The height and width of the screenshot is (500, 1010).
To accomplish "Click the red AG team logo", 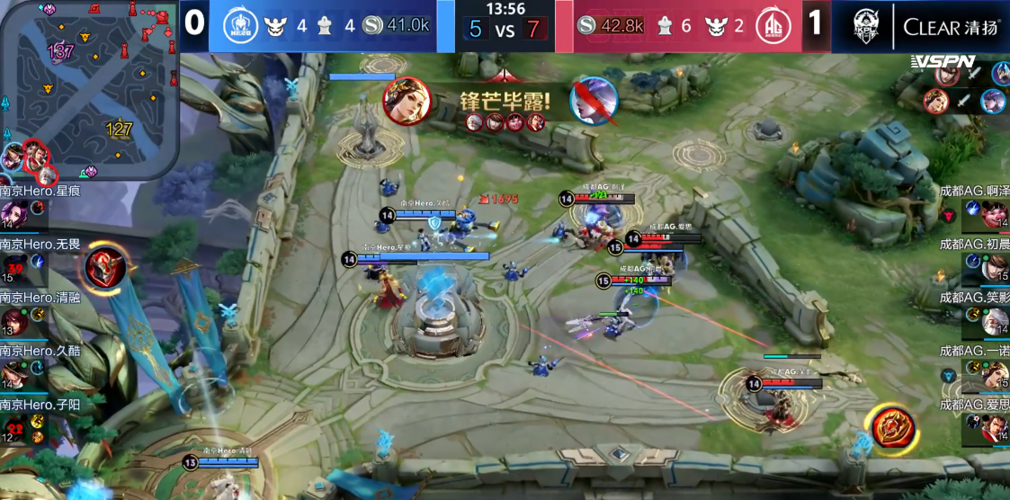I will tap(772, 24).
